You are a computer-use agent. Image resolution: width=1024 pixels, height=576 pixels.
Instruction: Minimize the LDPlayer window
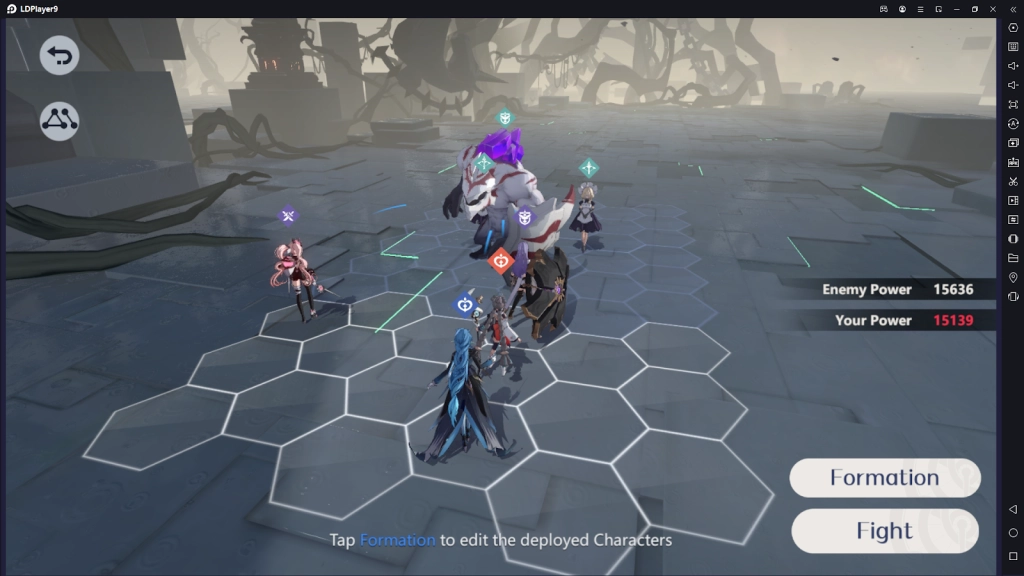click(957, 9)
